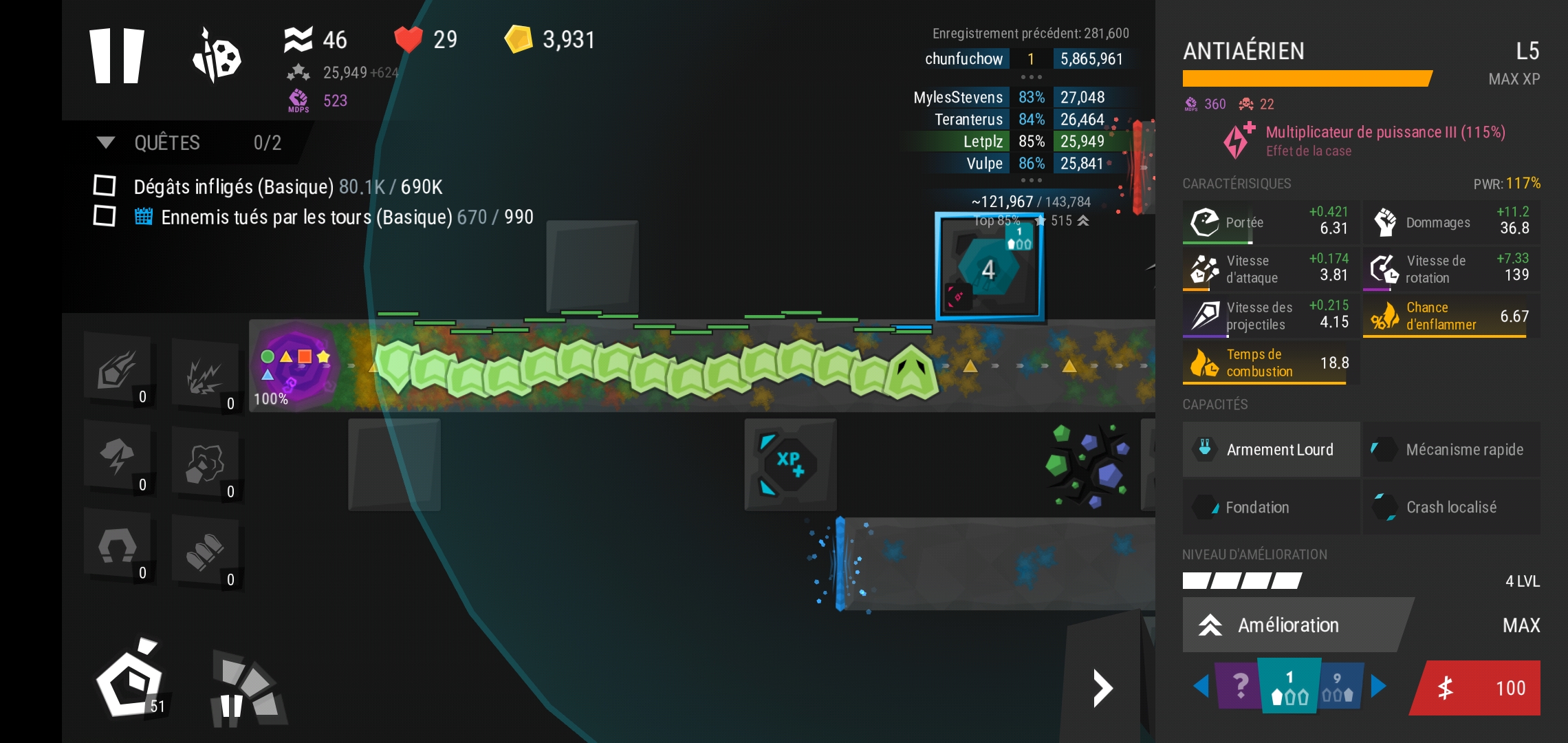
Task: Sell the tower for 100
Action: tap(1477, 688)
